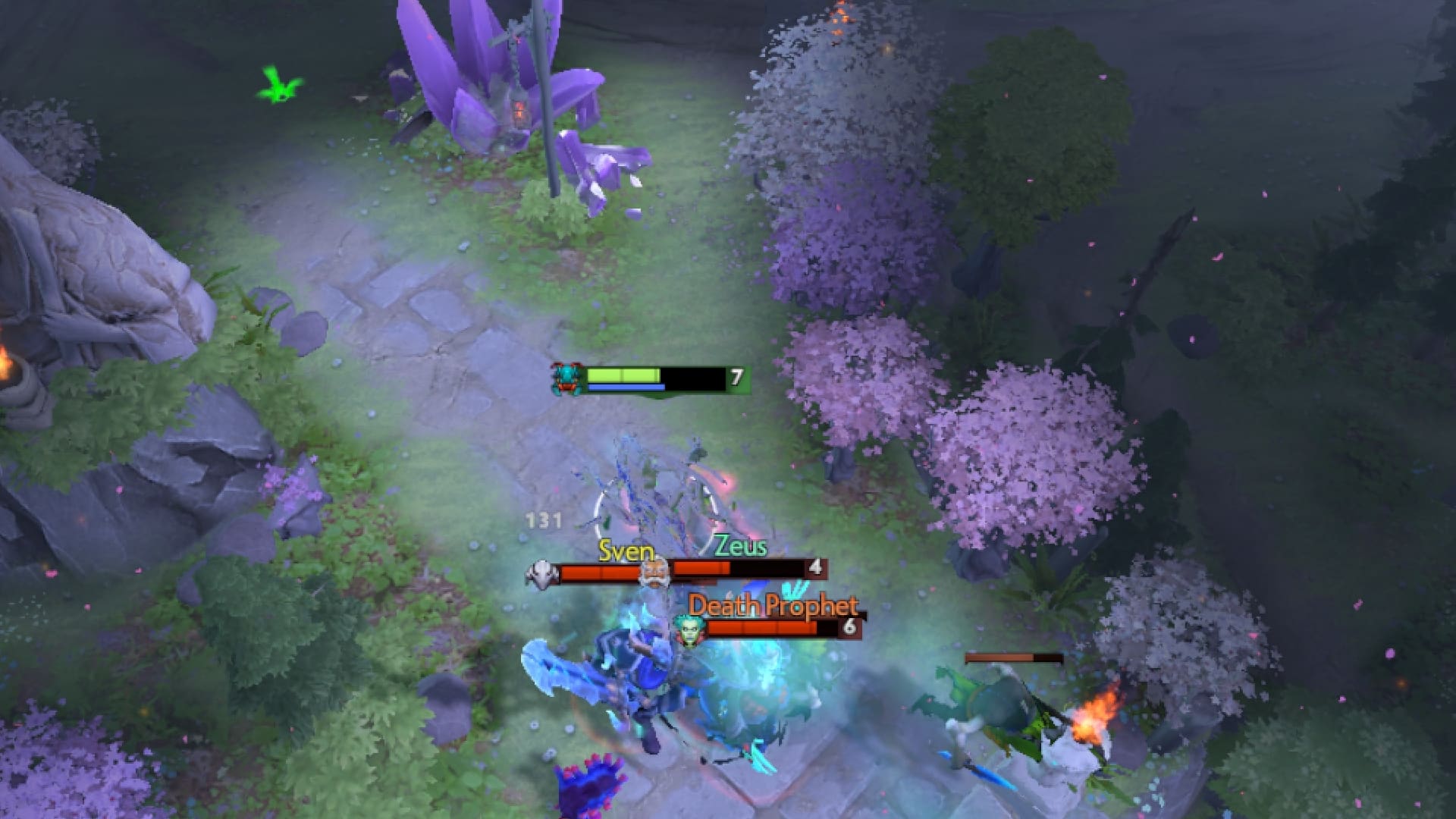The image size is (1456, 819).
Task: Click the Death Prophet name label
Action: pos(772,607)
